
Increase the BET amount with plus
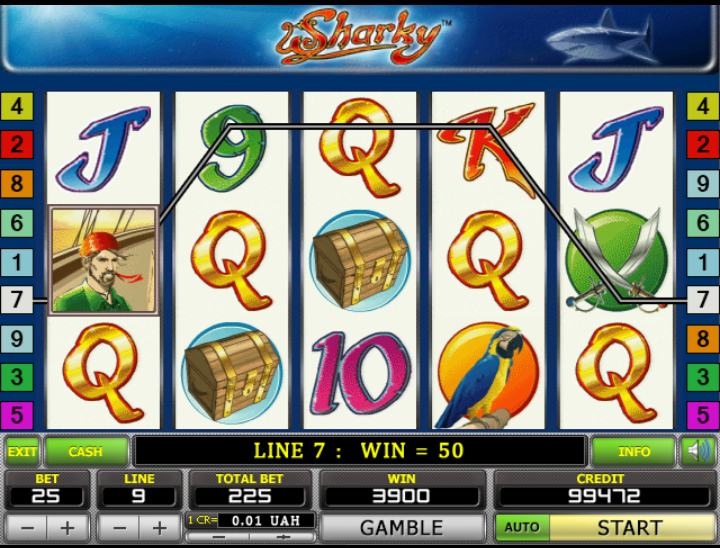pos(67,527)
